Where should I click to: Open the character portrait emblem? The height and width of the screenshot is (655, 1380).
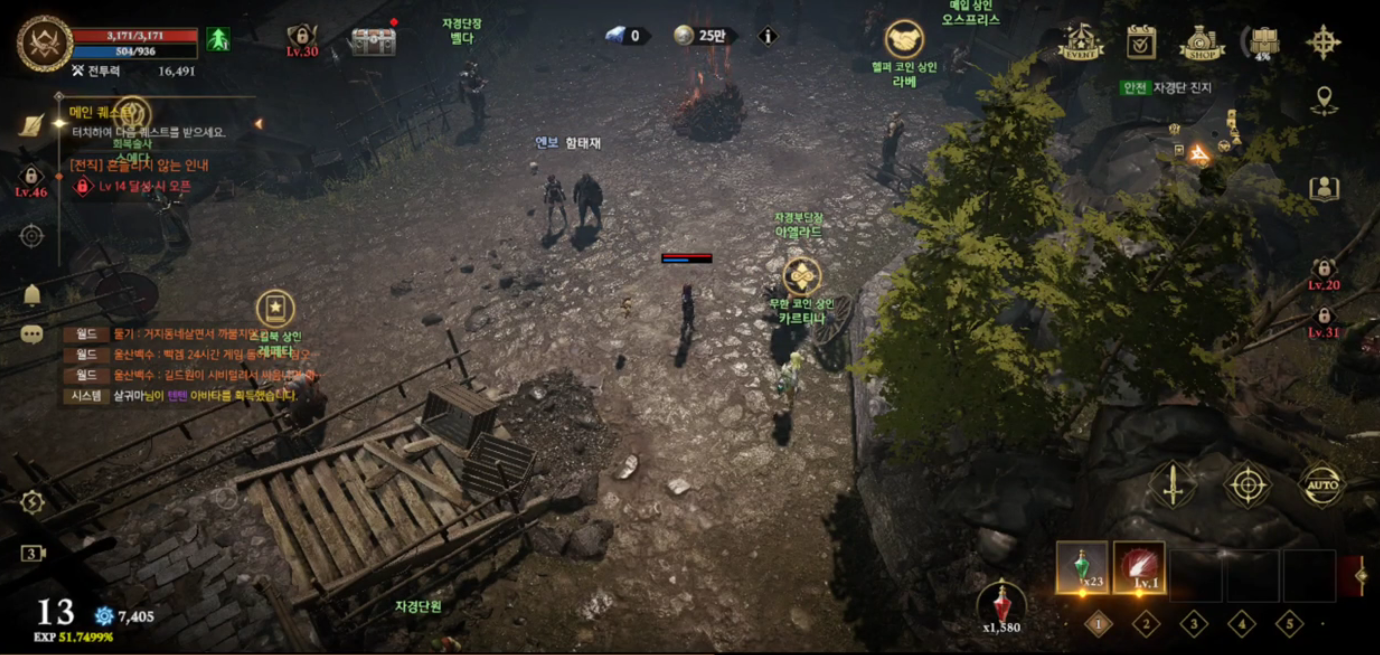click(44, 44)
